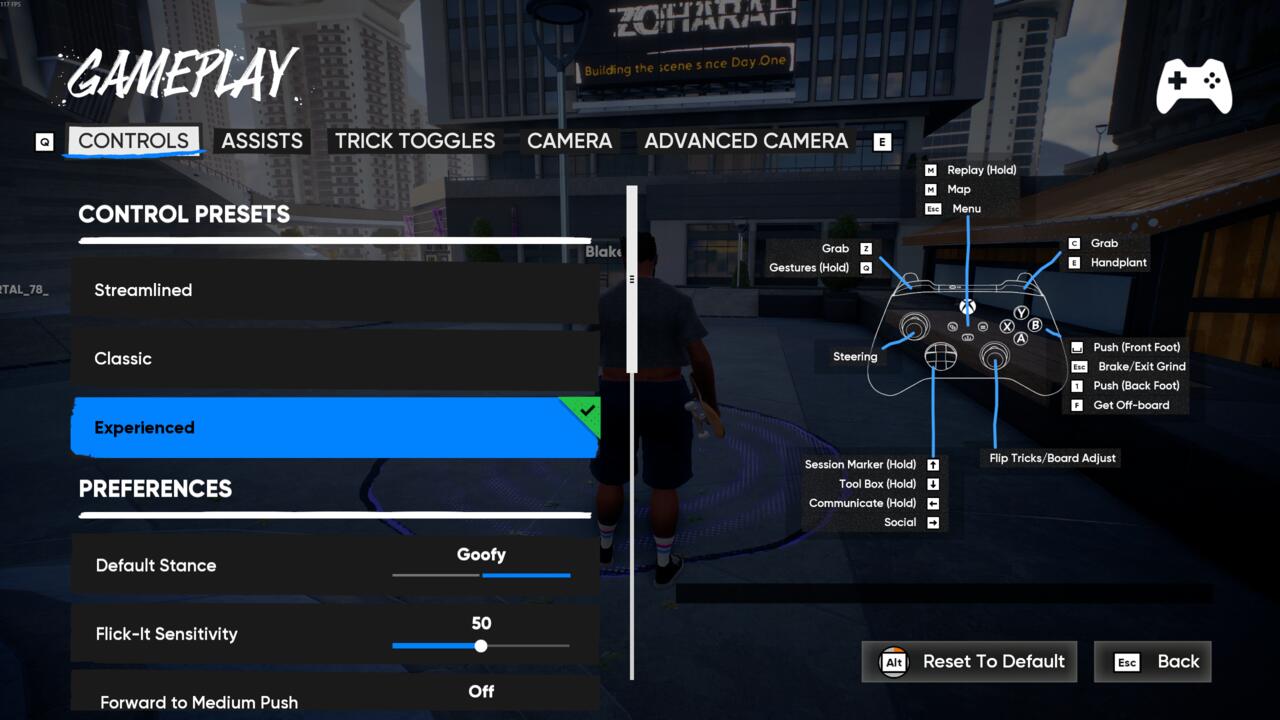Click Reset To Default button
This screenshot has height=720, width=1280.
[x=969, y=662]
